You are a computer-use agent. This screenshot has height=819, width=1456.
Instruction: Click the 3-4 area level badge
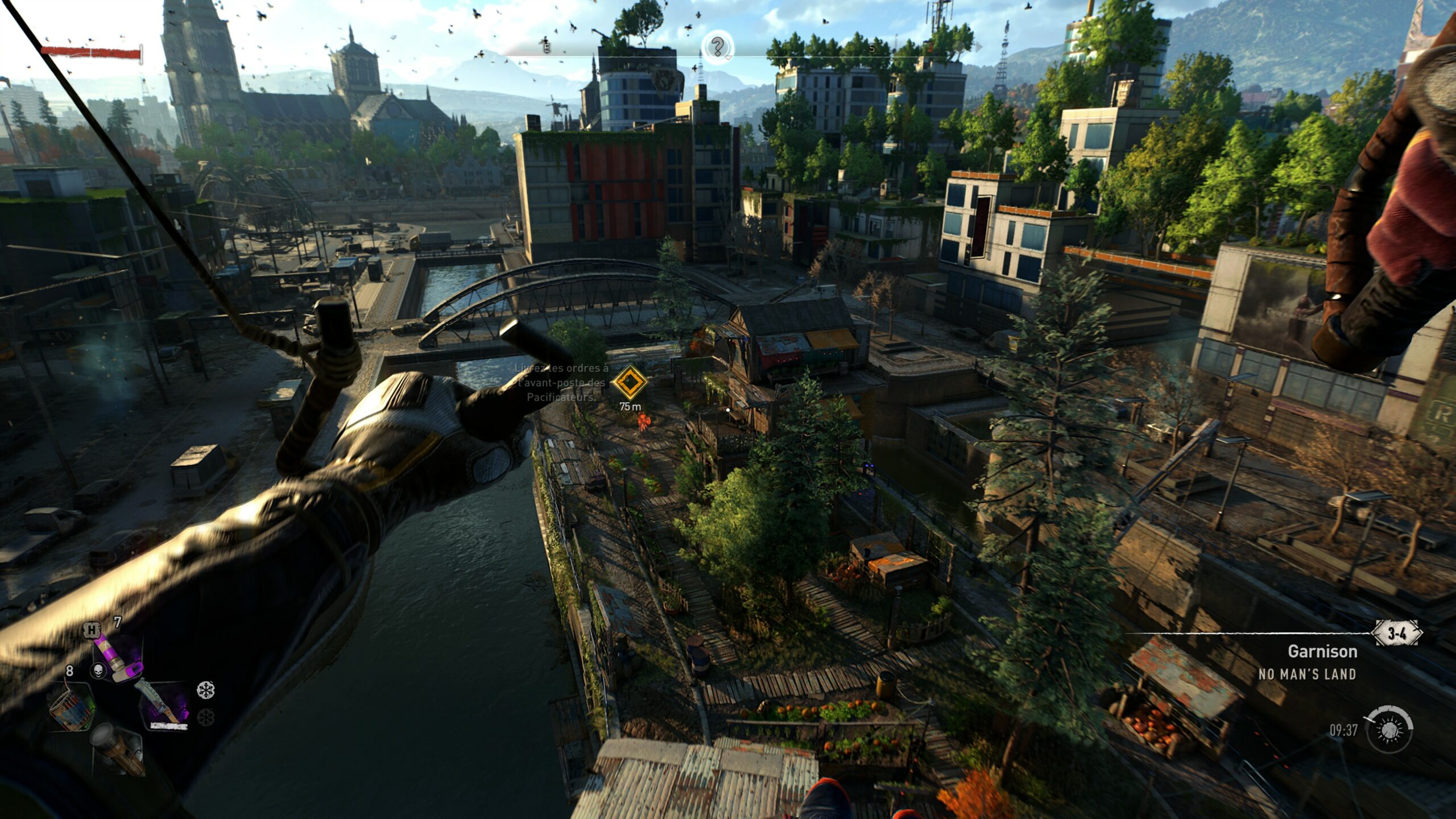pyautogui.click(x=1397, y=634)
